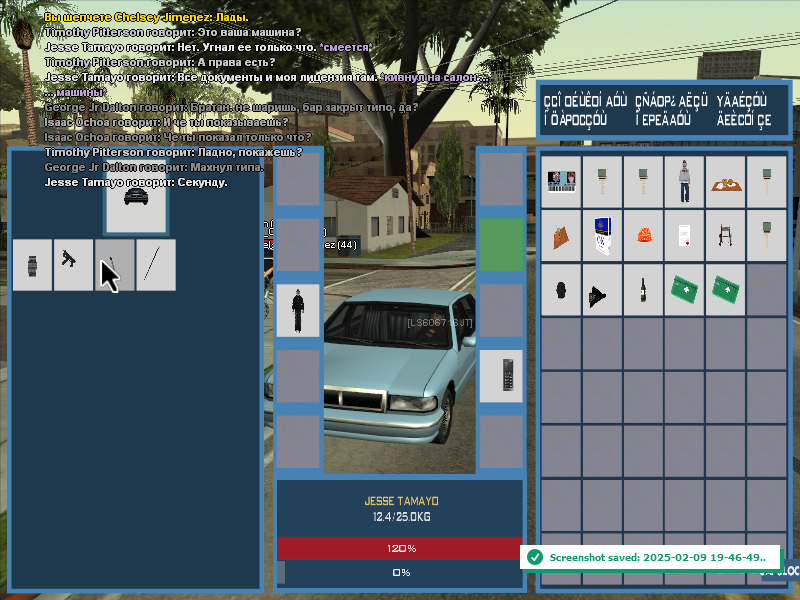Pick the black triangular hat item
Image resolution: width=800 pixels, height=600 pixels.
click(x=602, y=290)
